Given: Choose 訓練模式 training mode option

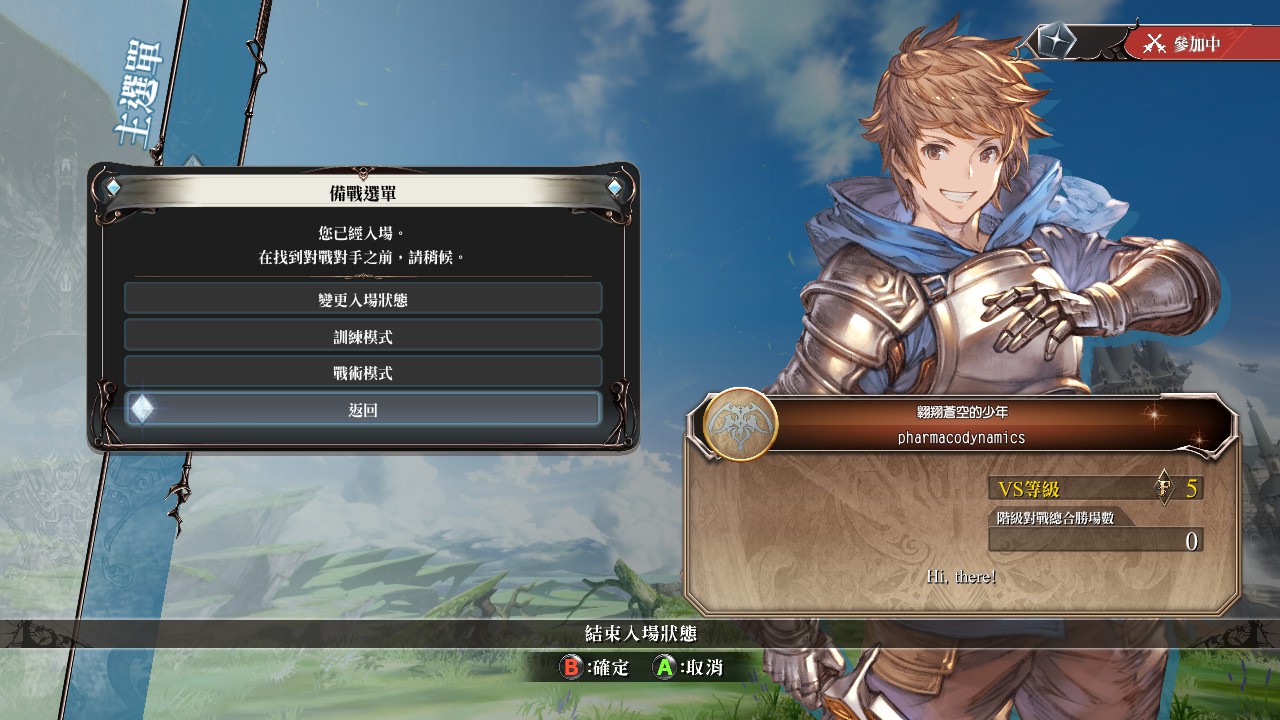Looking at the screenshot, I should pyautogui.click(x=363, y=335).
